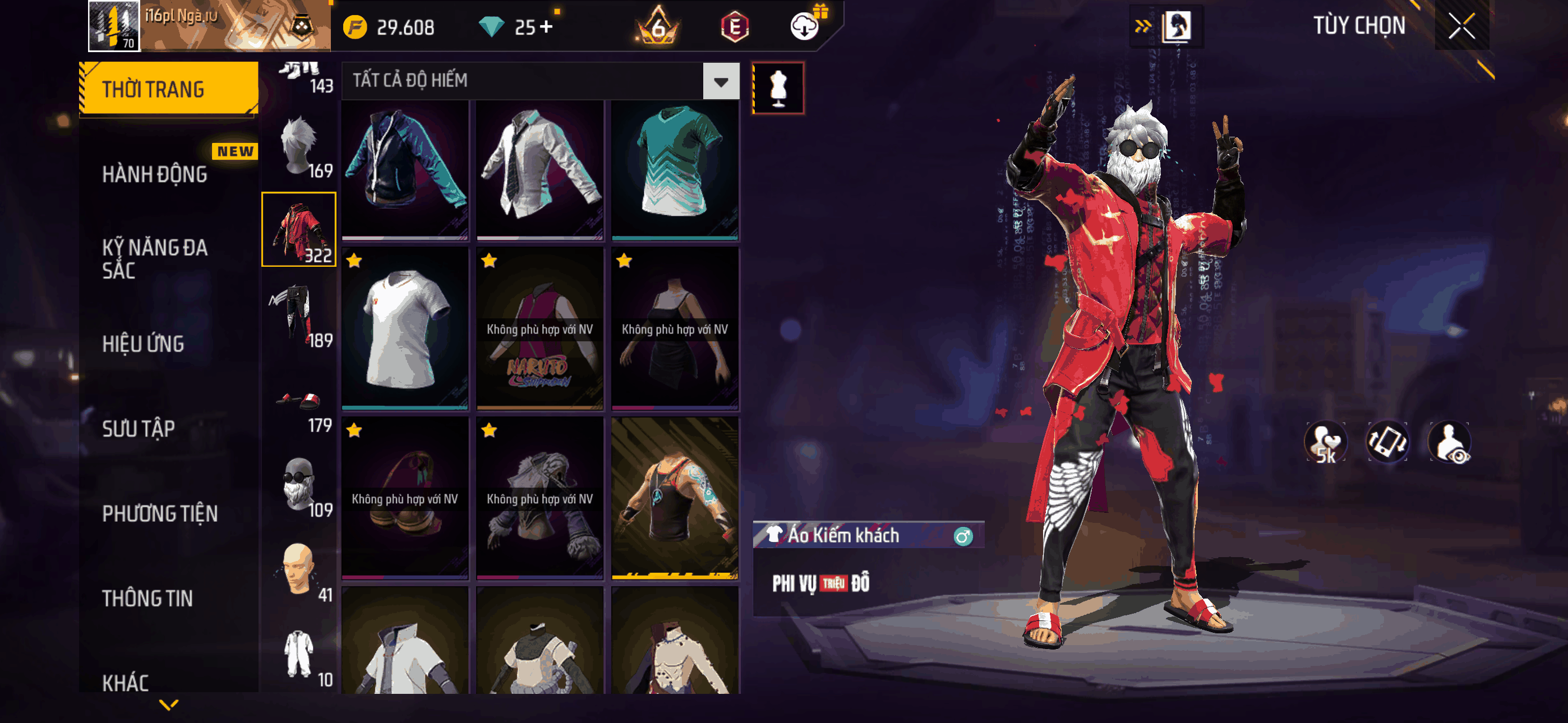
Task: Show the THÔNG TIN tab
Action: pyautogui.click(x=147, y=598)
